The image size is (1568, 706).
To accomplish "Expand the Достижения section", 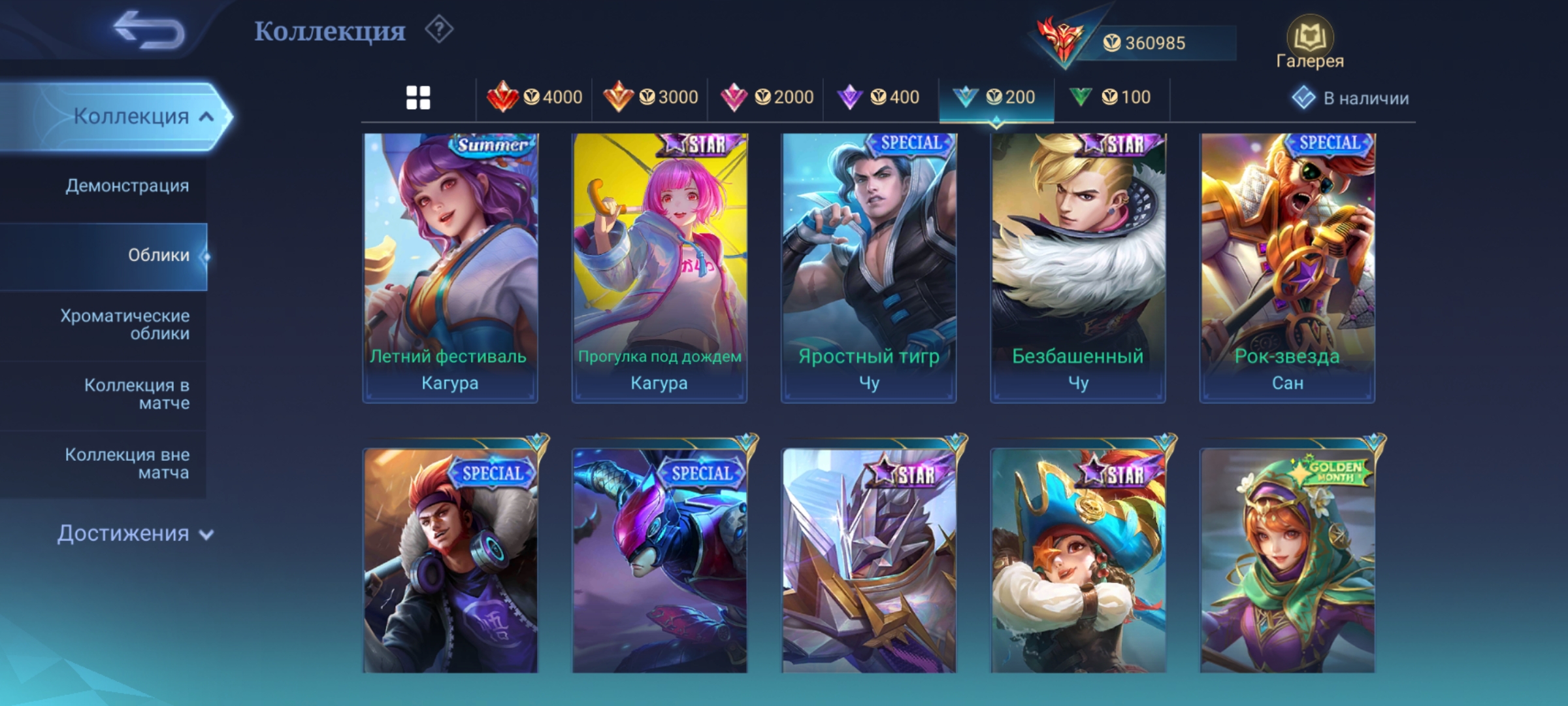I will [x=135, y=534].
